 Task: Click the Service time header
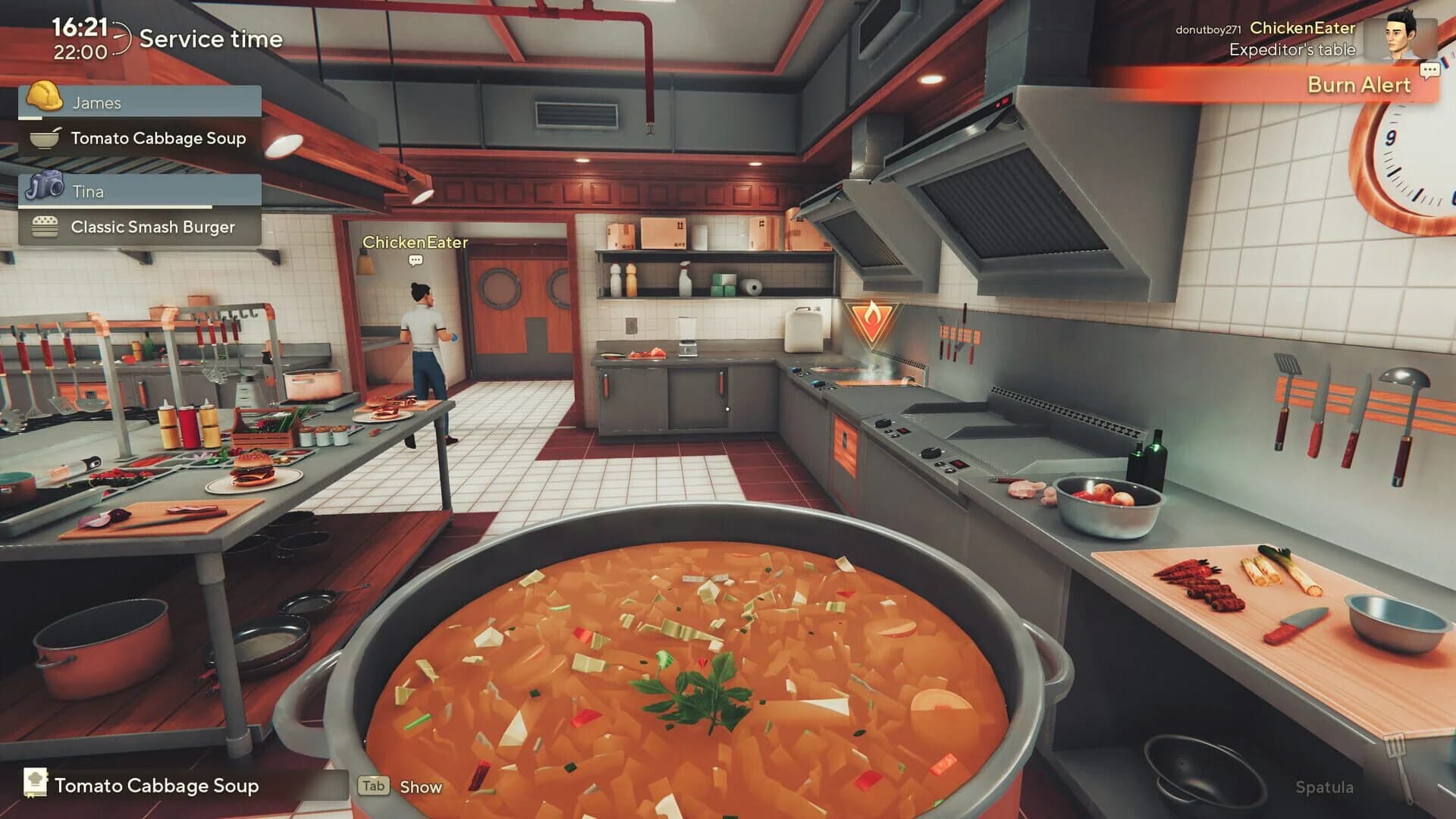click(x=212, y=39)
